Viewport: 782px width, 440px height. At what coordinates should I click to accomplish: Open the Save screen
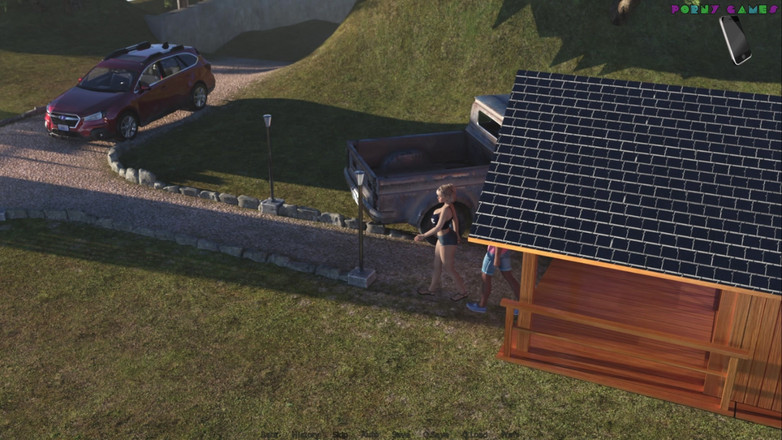pyautogui.click(x=400, y=435)
